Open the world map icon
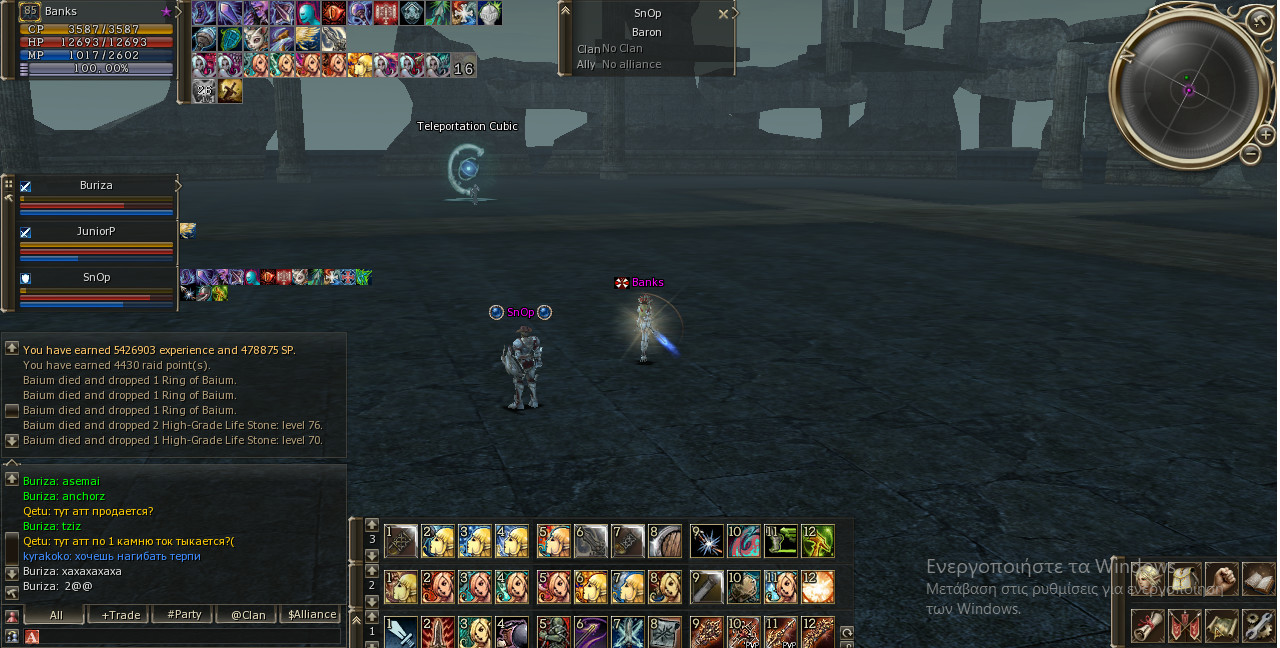This screenshot has width=1280, height=648. tap(1223, 626)
